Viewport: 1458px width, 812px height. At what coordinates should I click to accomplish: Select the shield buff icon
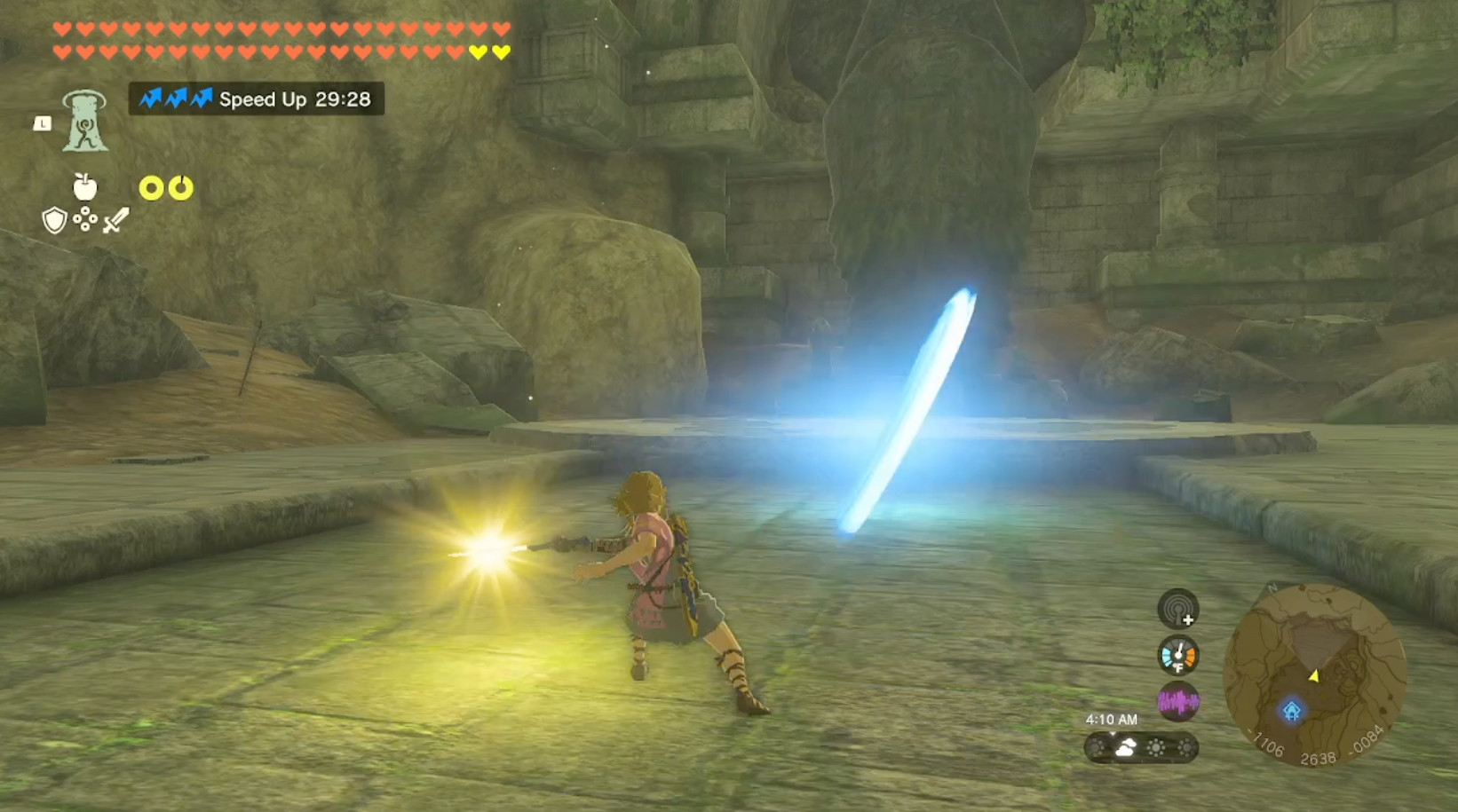pyautogui.click(x=54, y=220)
